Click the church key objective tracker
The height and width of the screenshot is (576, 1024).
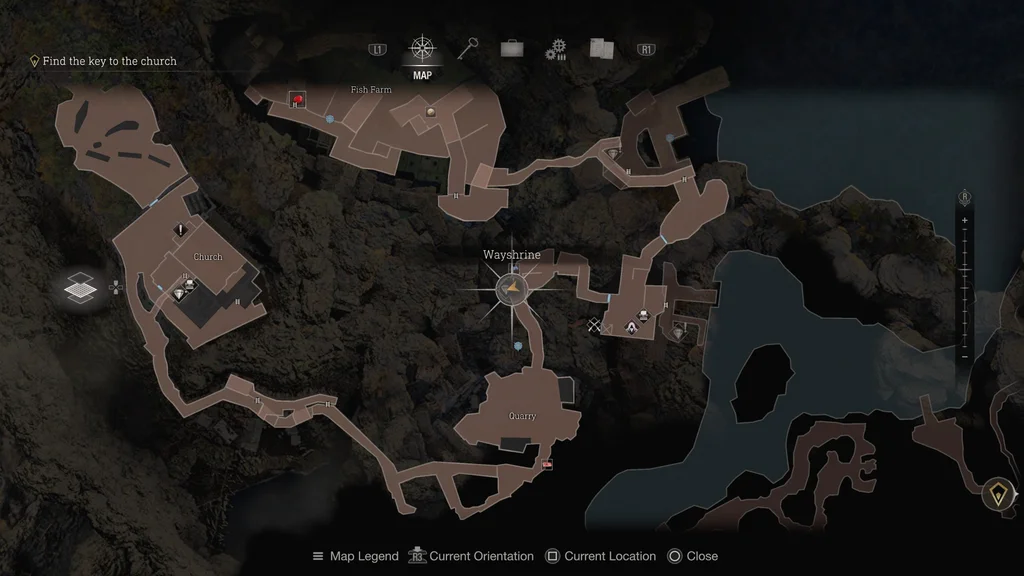(109, 61)
